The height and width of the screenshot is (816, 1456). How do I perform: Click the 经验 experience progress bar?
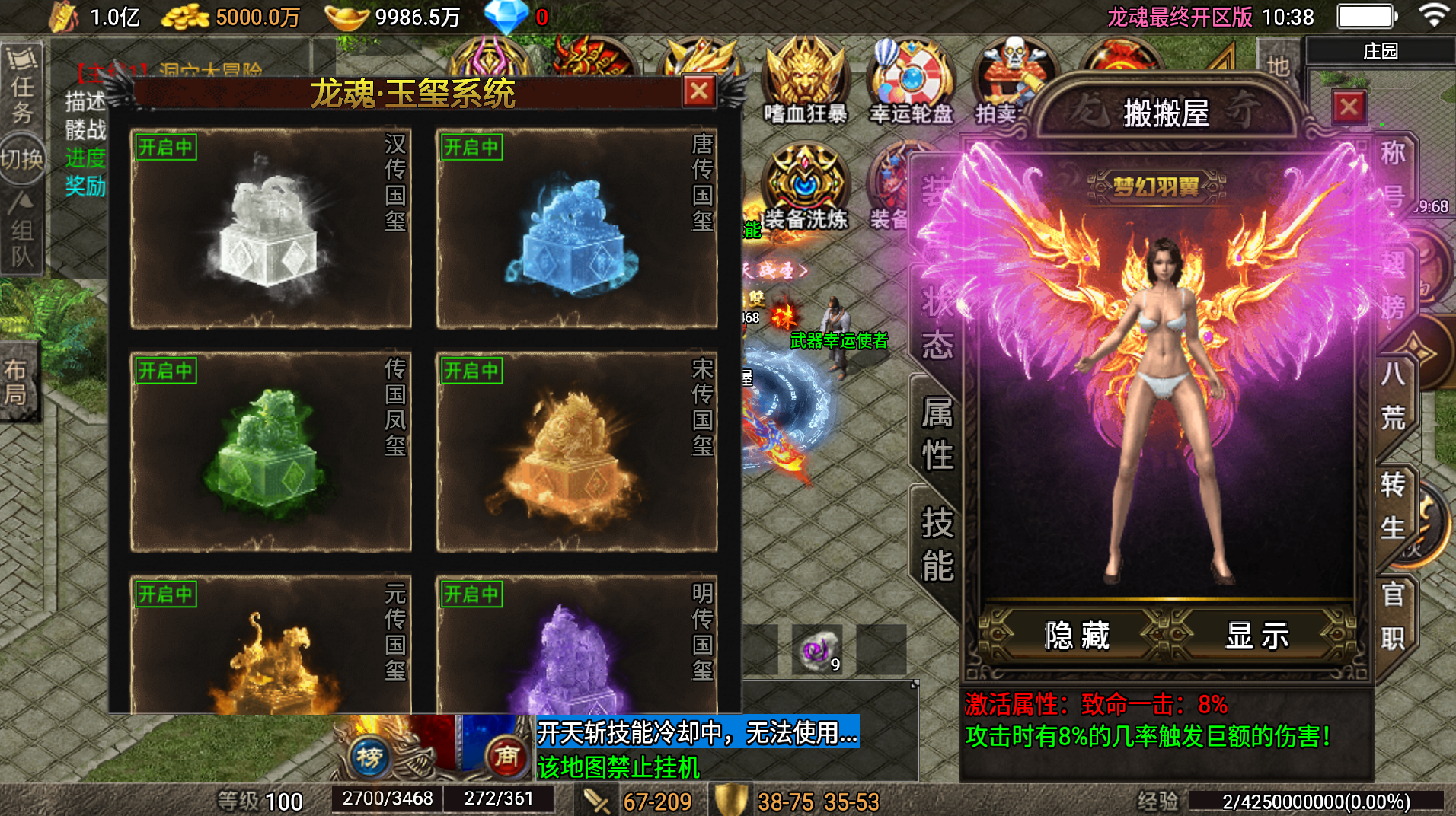1317,800
